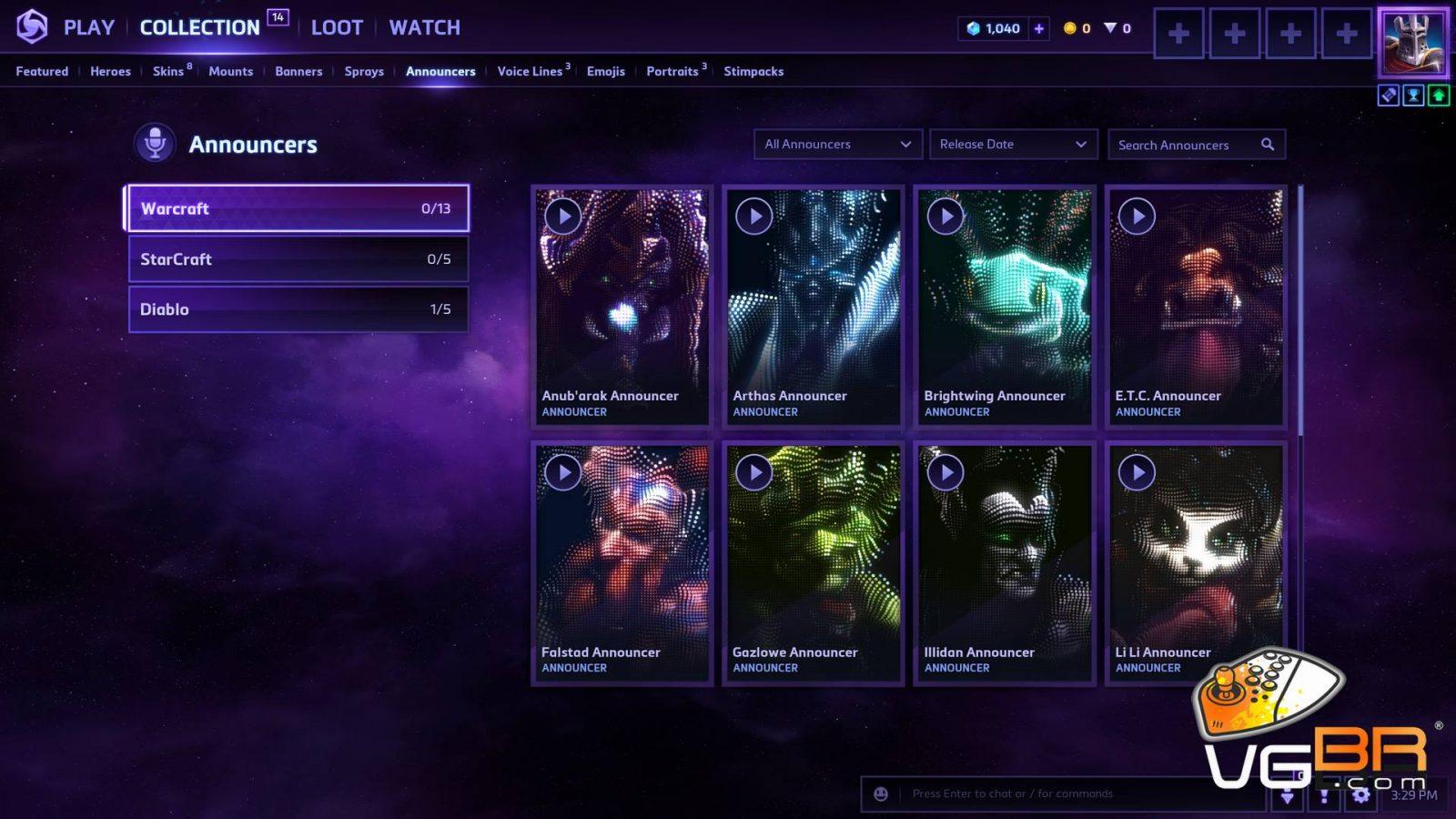This screenshot has height=819, width=1456.
Task: Select the Diablo announcer category
Action: (x=298, y=309)
